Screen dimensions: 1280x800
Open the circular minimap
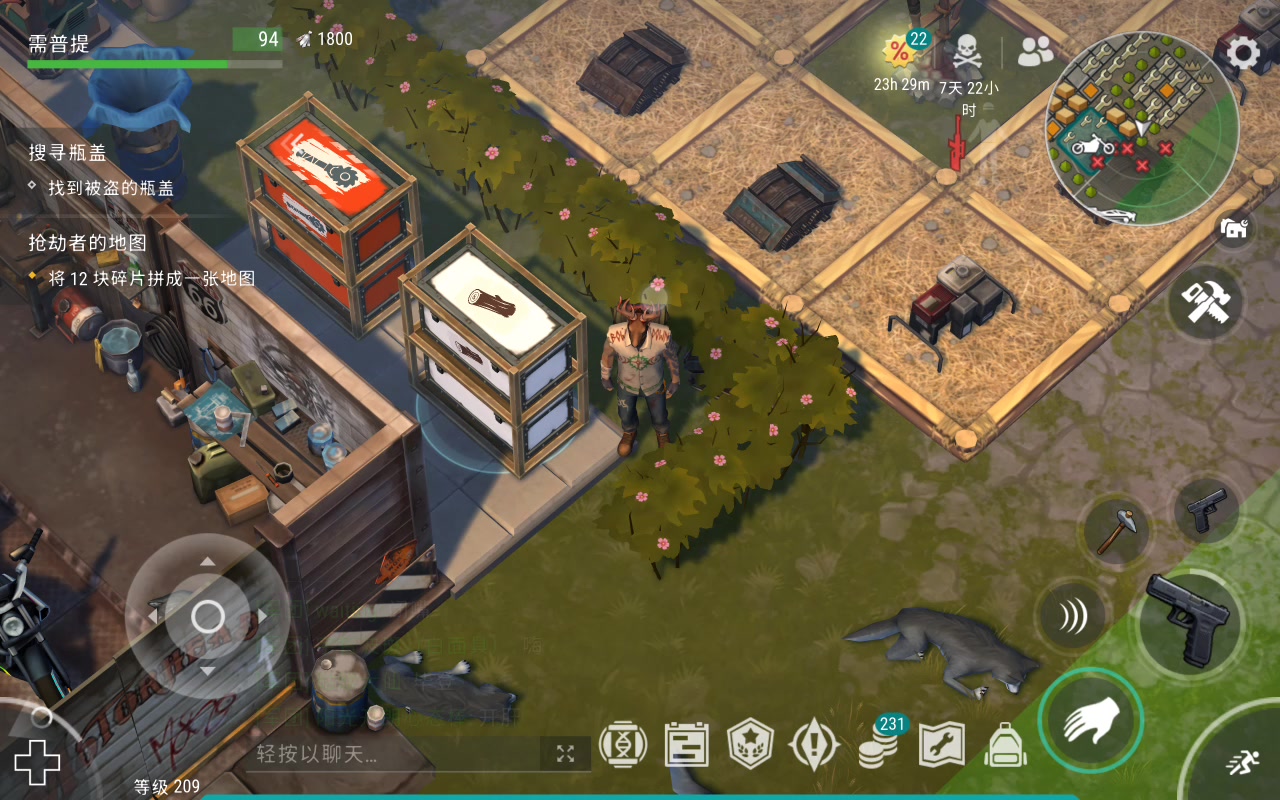(x=1141, y=129)
